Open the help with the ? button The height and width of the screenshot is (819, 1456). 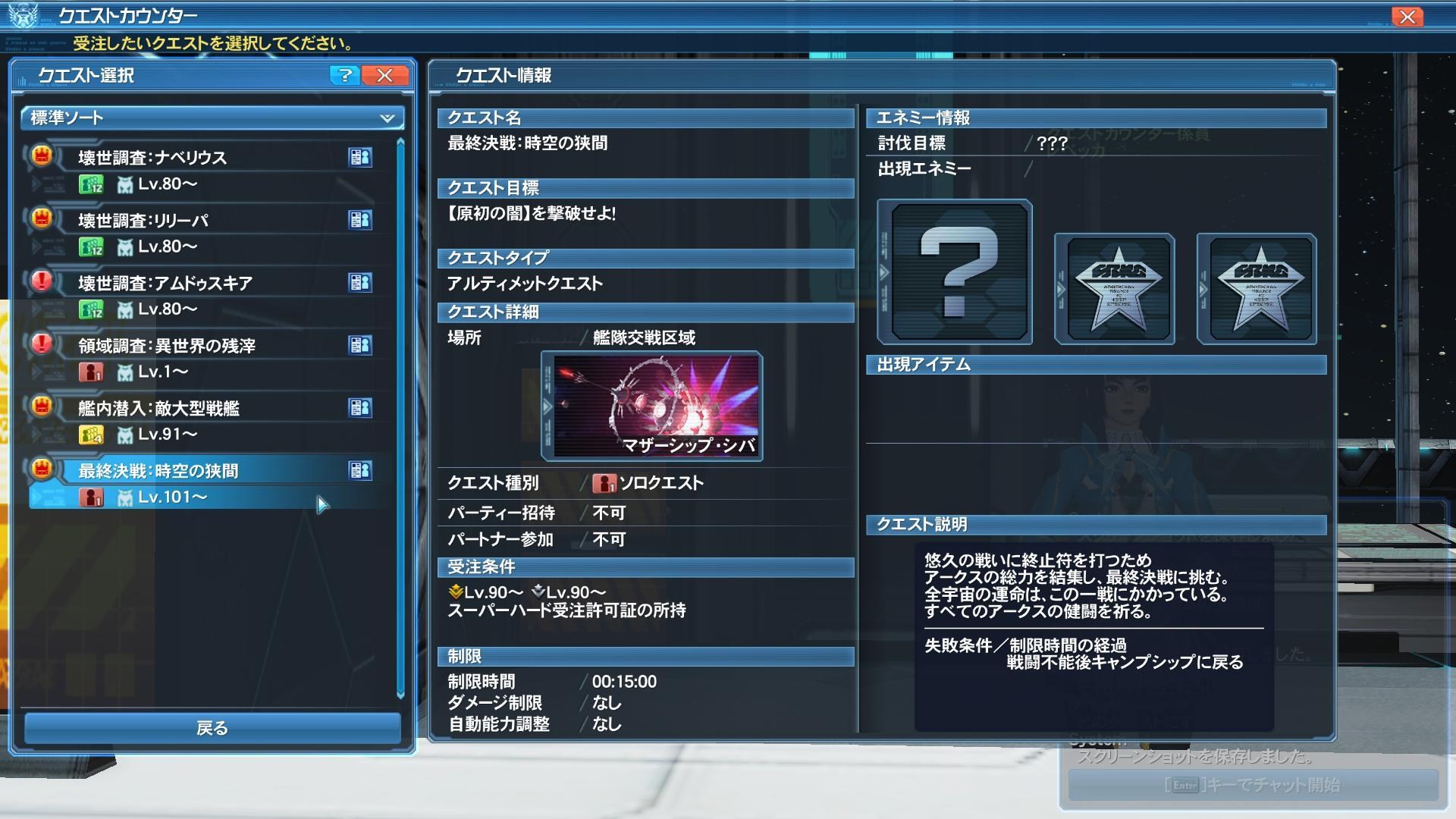click(347, 76)
